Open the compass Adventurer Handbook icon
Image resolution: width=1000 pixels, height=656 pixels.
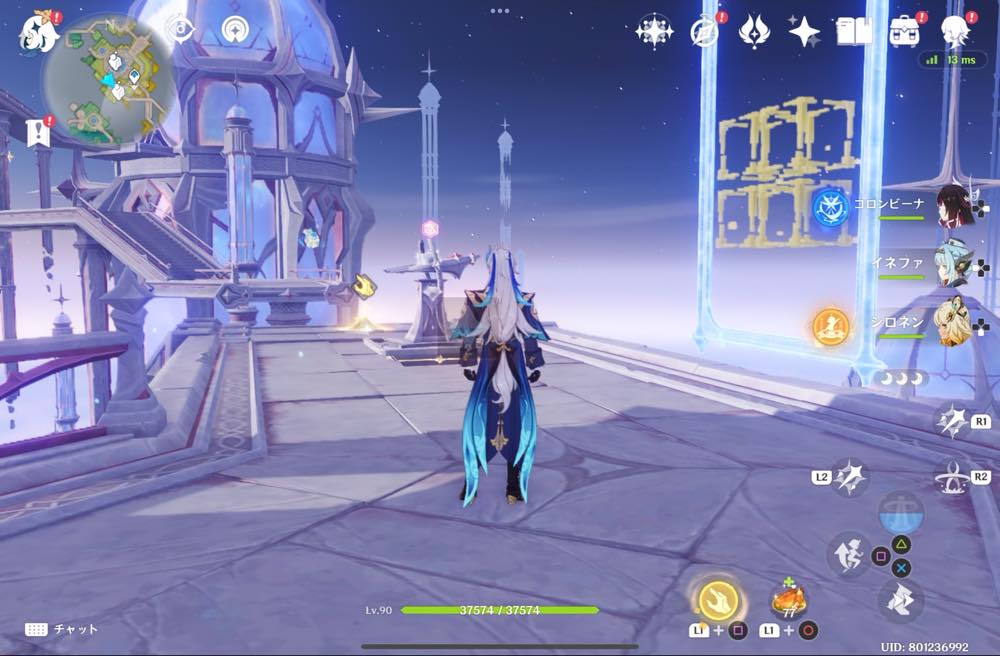(x=705, y=32)
